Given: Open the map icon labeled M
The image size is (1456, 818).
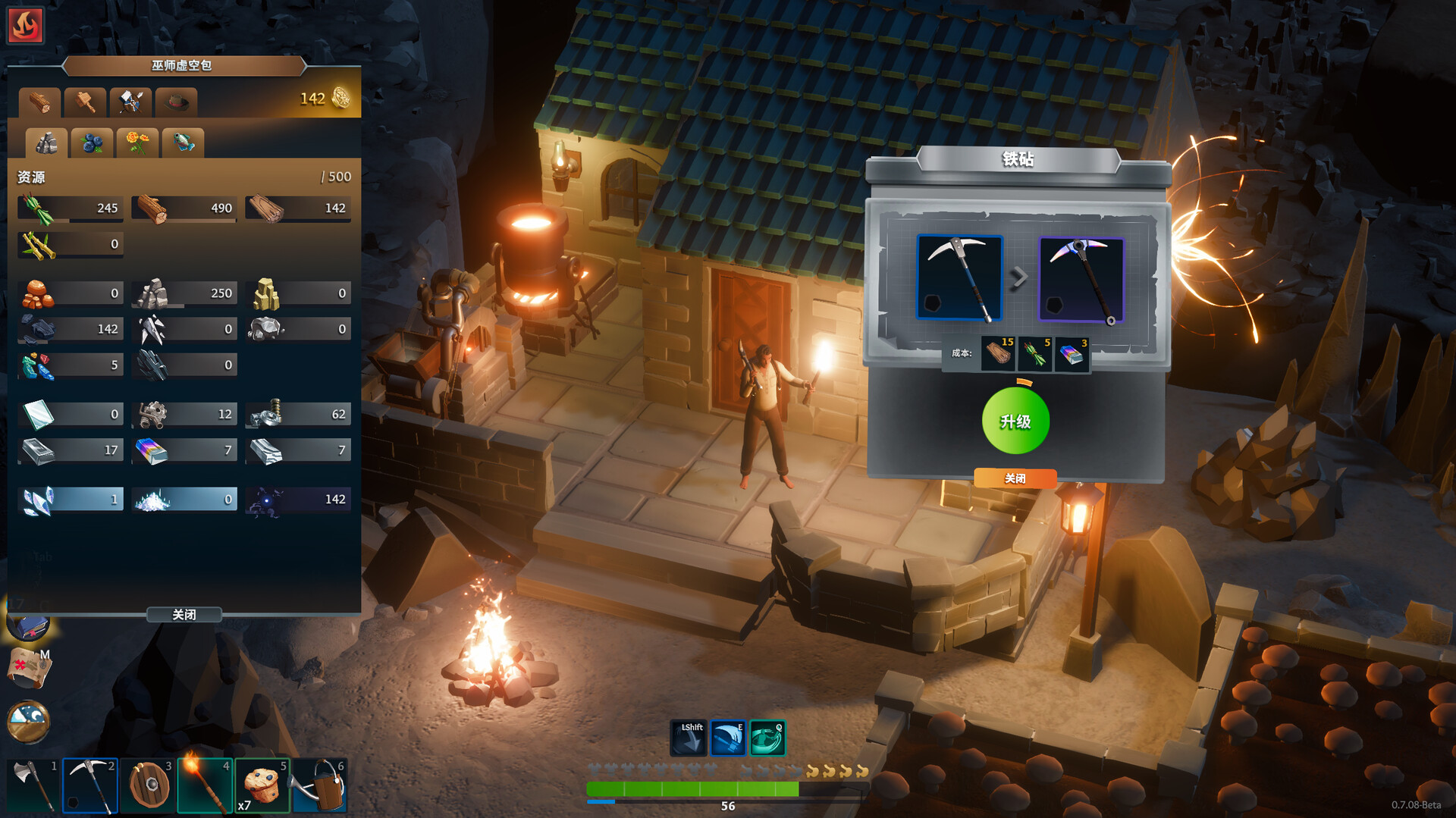Looking at the screenshot, I should (x=28, y=669).
